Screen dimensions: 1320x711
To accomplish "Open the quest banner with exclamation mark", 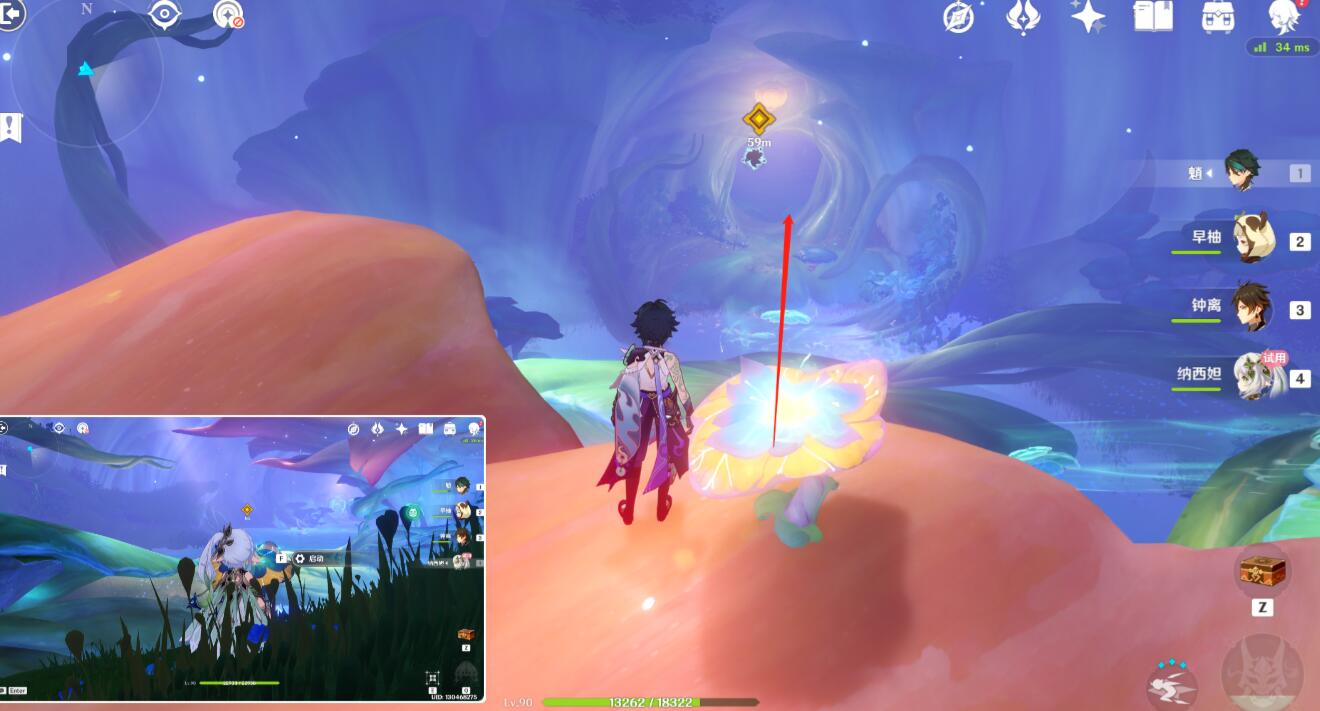I will pos(11,127).
